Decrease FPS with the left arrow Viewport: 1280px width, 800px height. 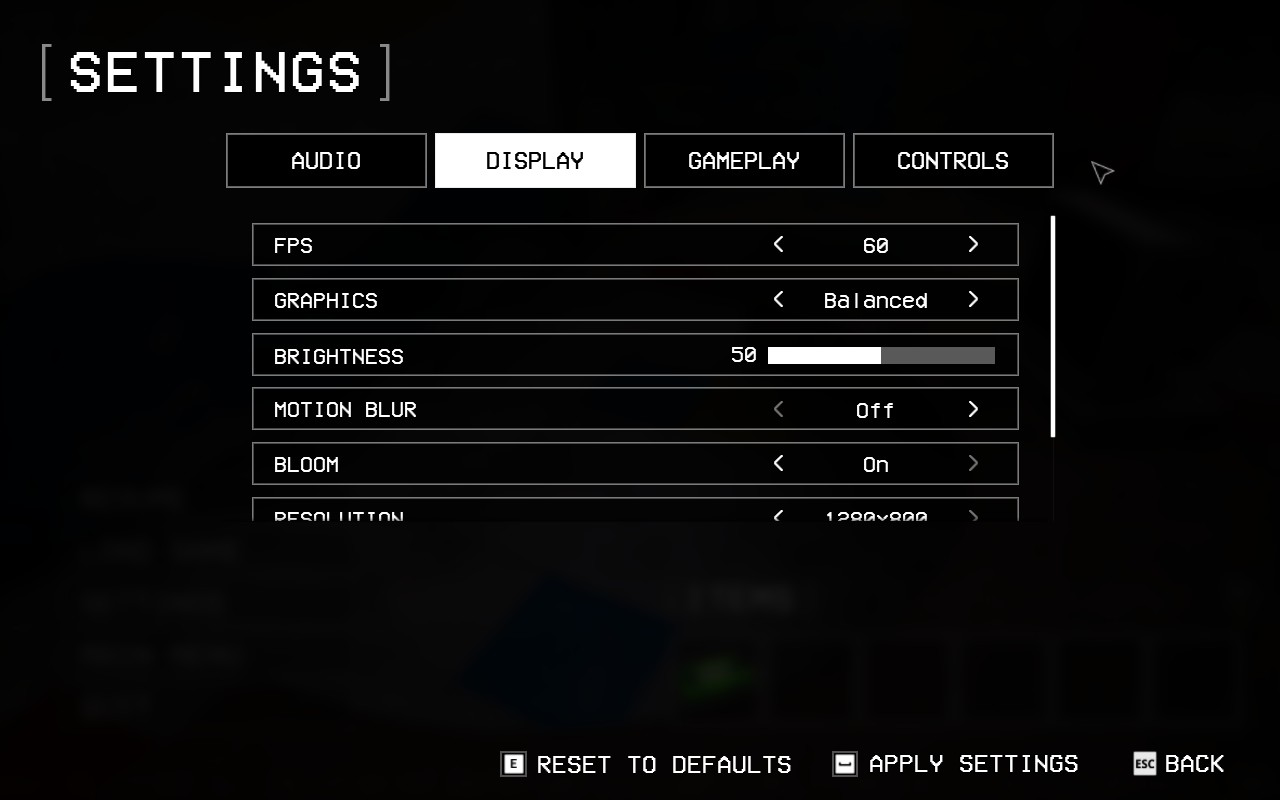[779, 245]
